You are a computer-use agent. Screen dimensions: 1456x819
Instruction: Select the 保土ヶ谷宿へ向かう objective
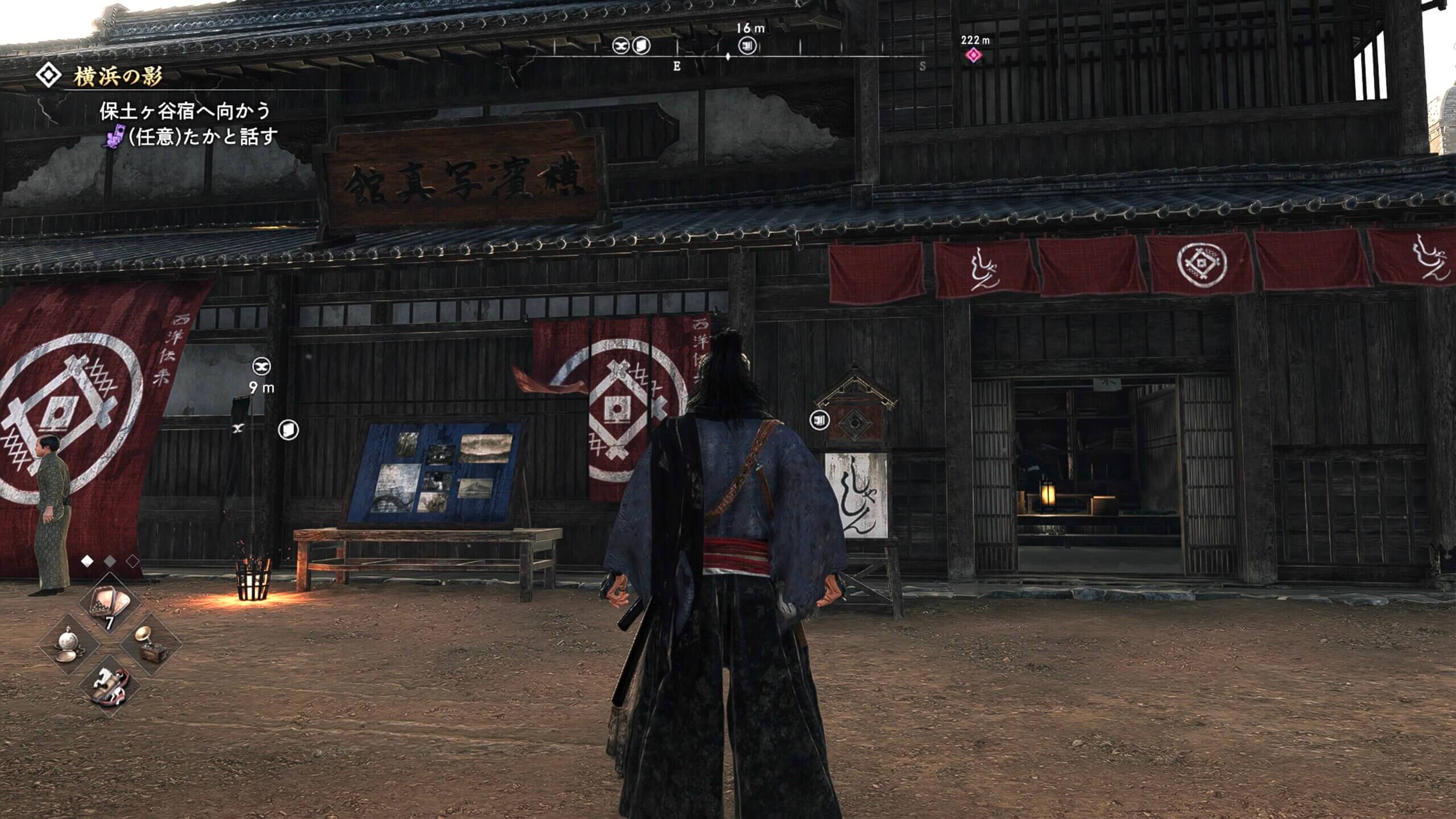(184, 110)
